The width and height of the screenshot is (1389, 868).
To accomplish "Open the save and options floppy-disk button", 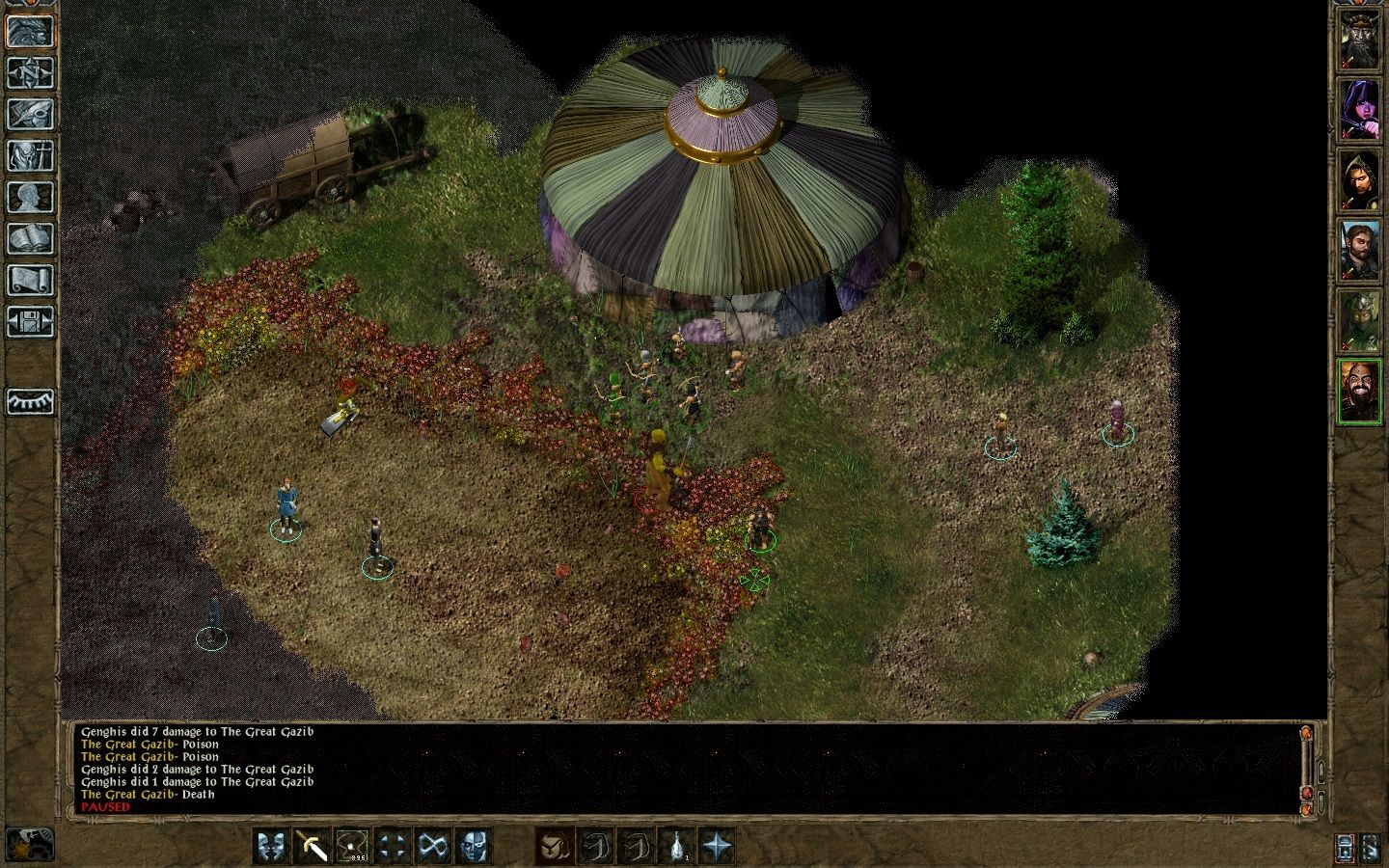I will (x=30, y=321).
